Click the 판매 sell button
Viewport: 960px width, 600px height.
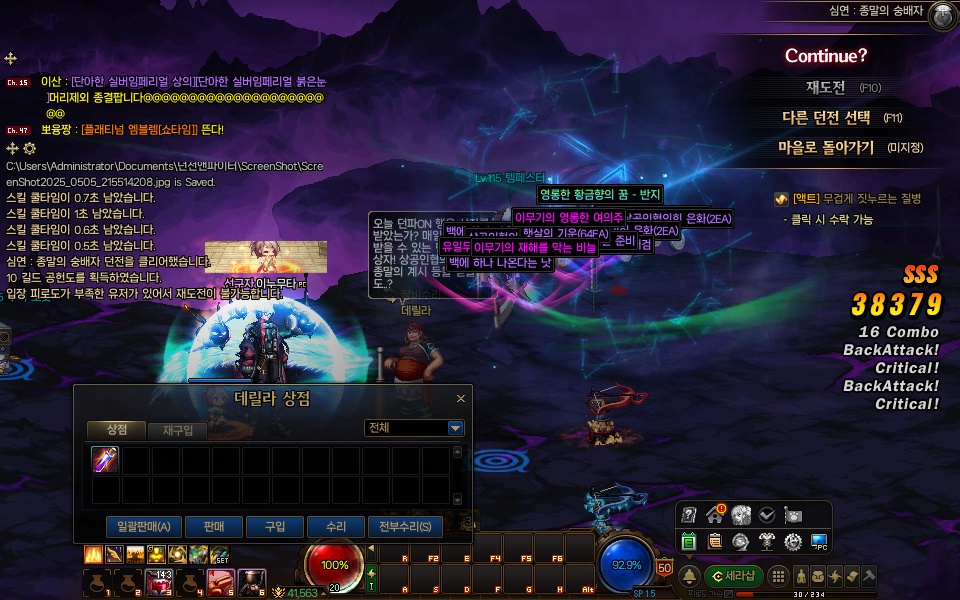(212, 526)
